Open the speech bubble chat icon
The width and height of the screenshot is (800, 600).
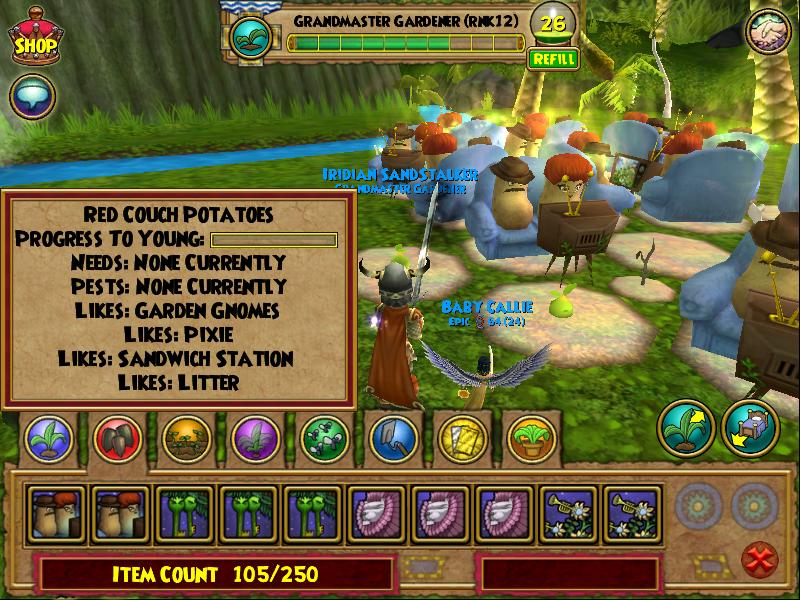click(x=32, y=98)
